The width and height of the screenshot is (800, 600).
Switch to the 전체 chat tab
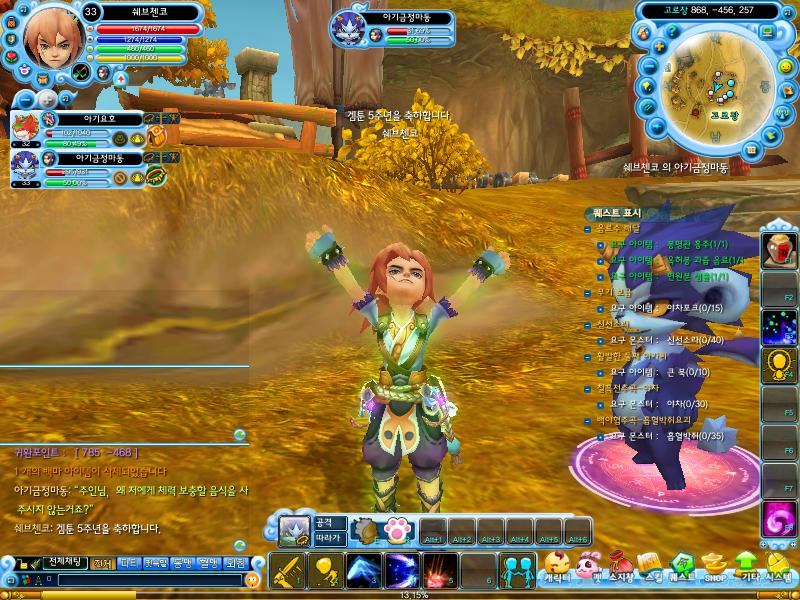[102, 563]
